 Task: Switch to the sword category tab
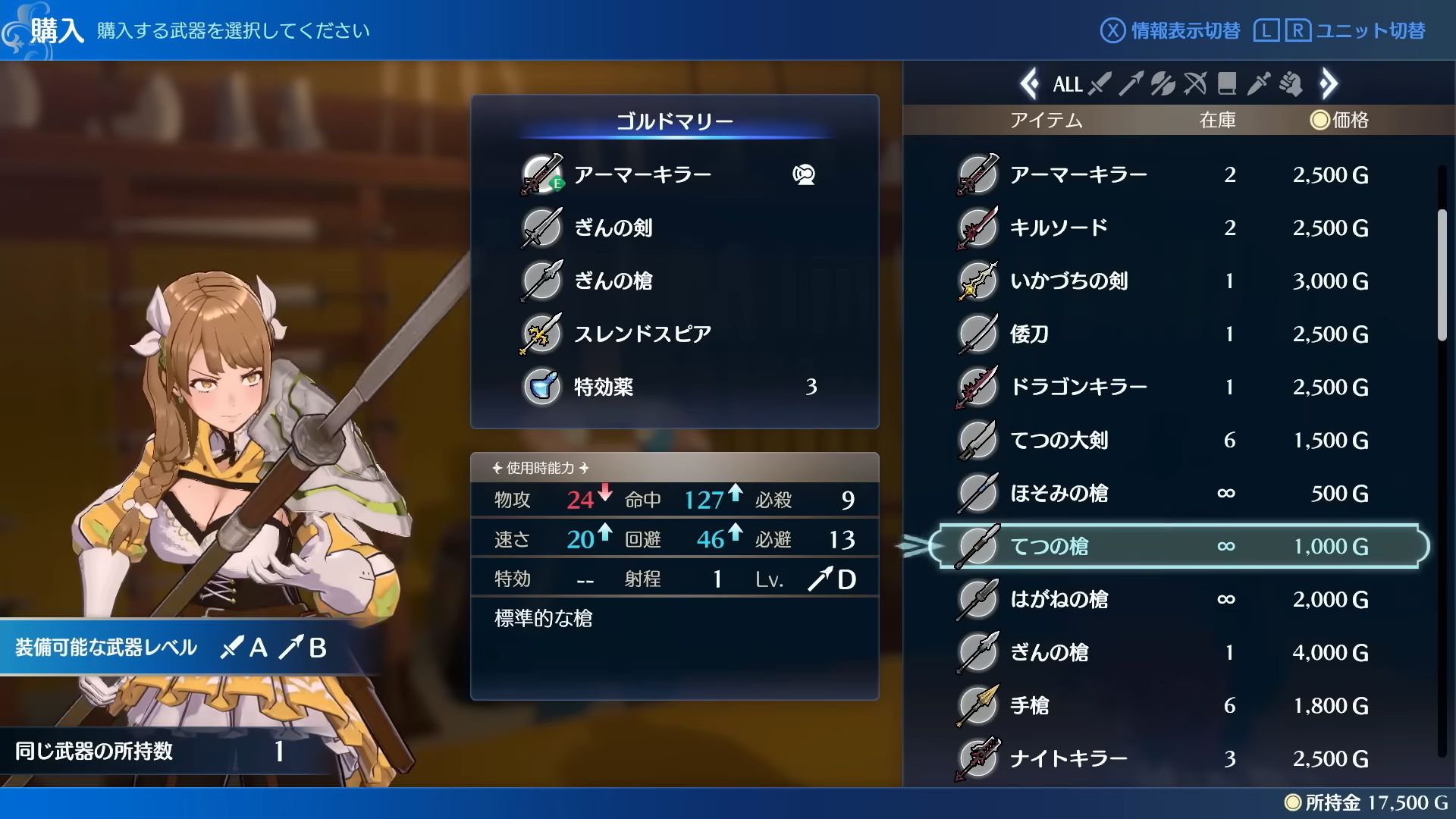coord(1100,84)
